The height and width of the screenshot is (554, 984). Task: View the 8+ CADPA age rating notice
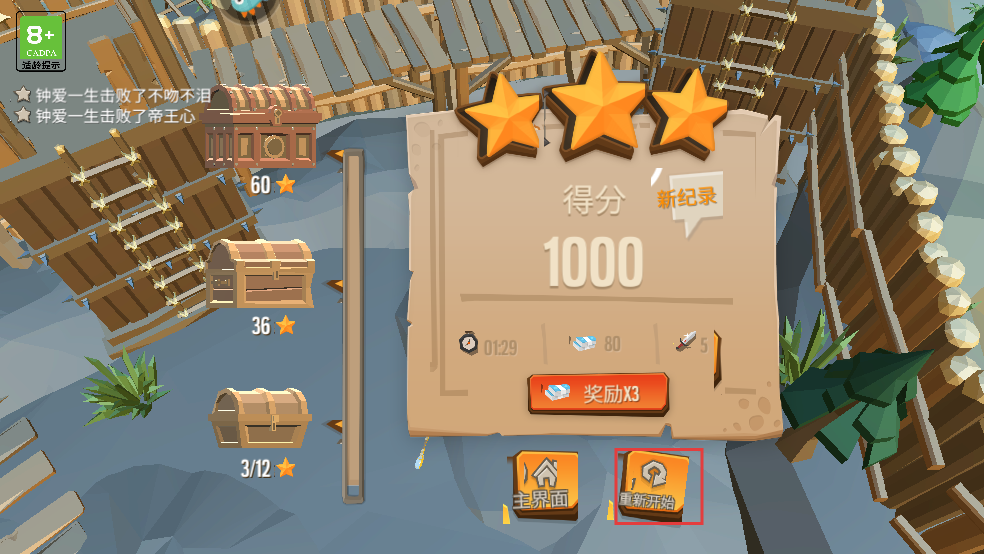41,41
